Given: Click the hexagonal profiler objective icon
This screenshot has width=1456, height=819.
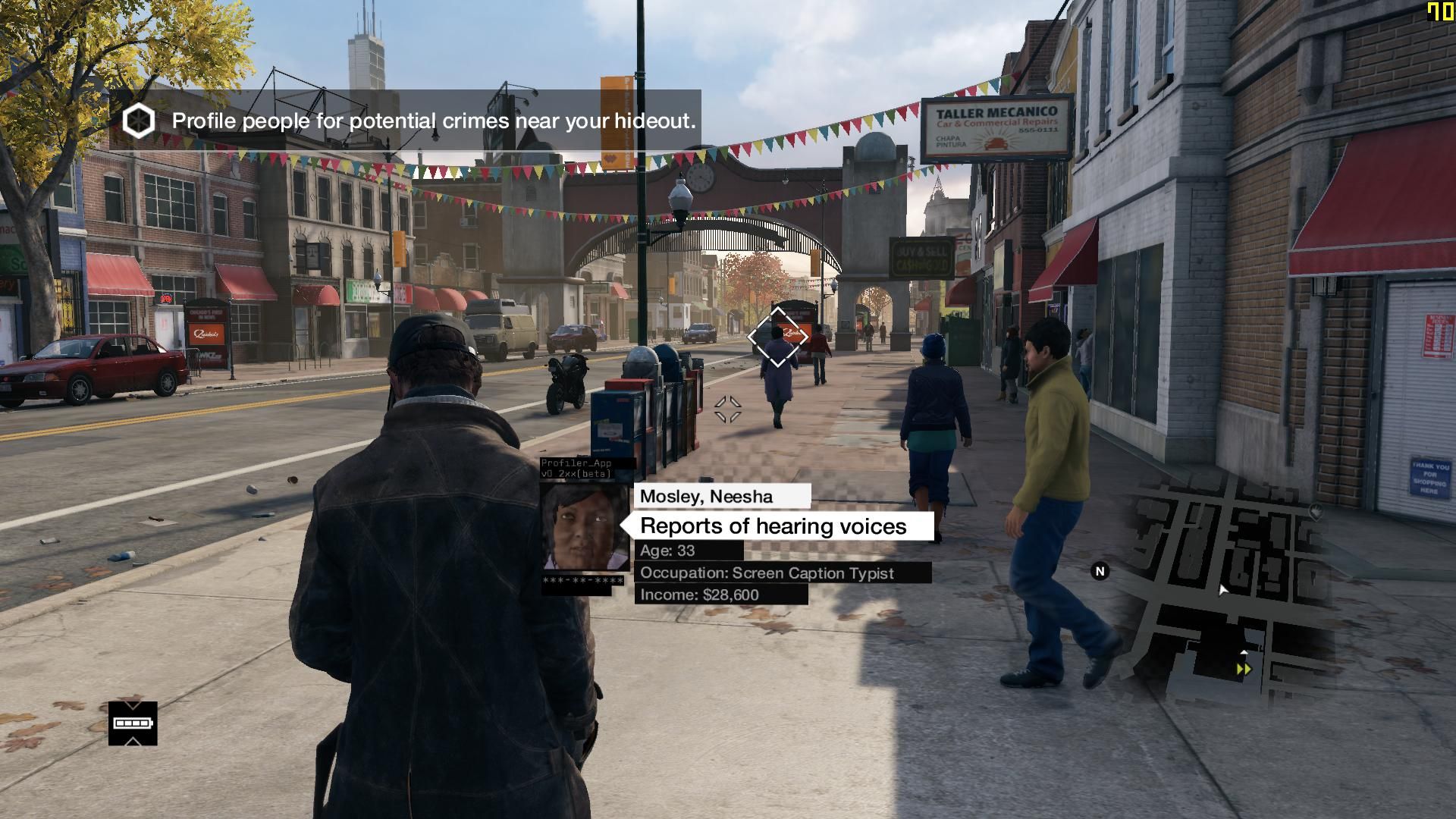Looking at the screenshot, I should [139, 120].
